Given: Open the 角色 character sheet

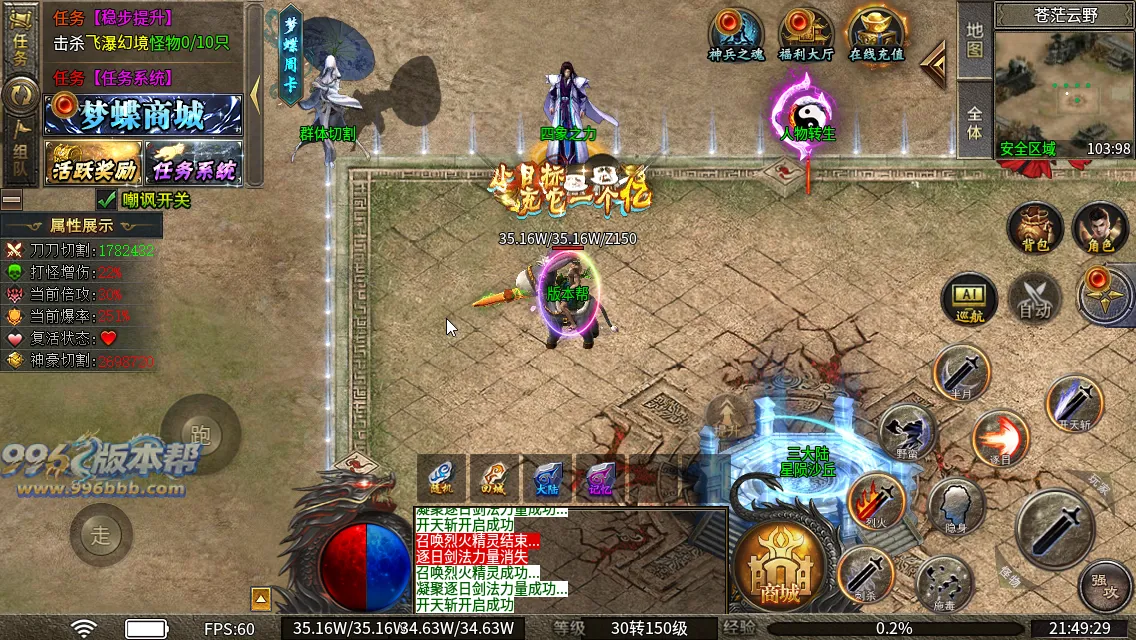Looking at the screenshot, I should (x=1100, y=228).
